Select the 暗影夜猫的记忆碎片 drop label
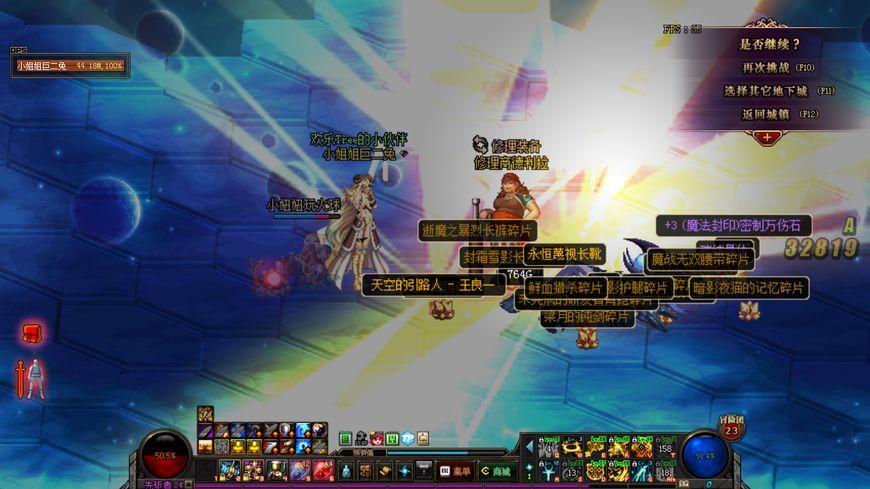 pos(748,288)
